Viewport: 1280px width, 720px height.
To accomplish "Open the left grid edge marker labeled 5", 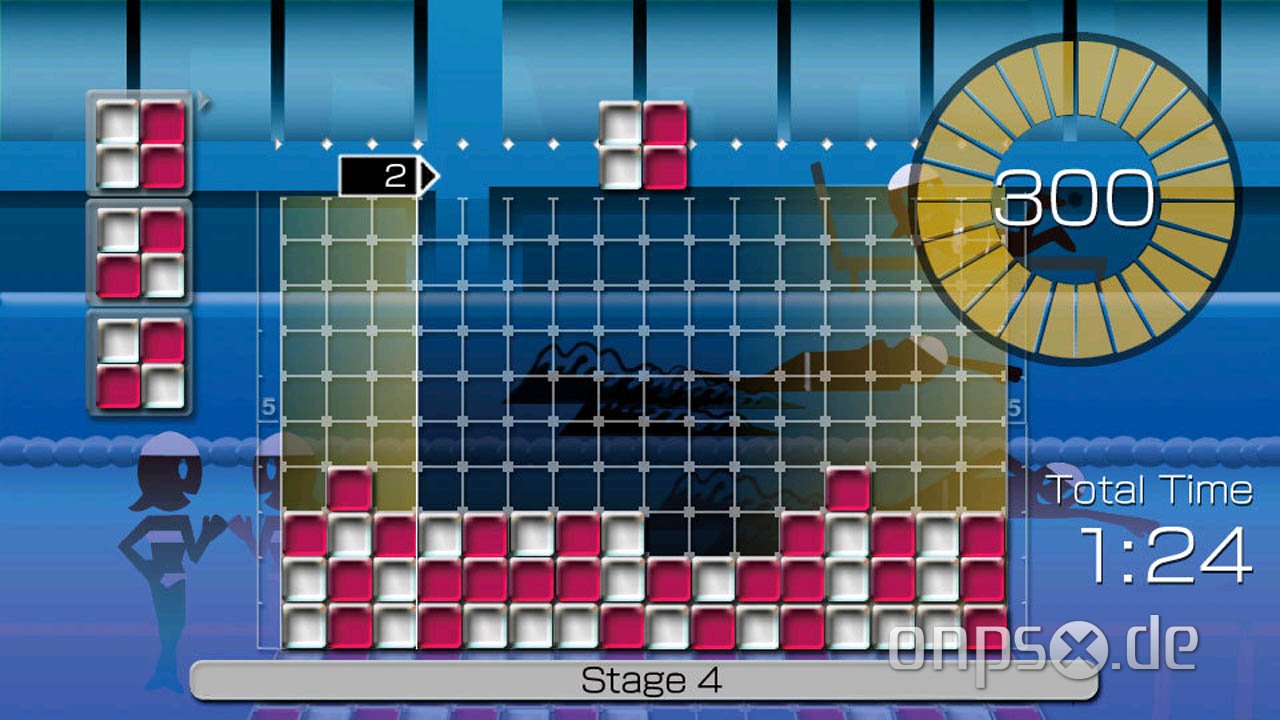I will (267, 405).
